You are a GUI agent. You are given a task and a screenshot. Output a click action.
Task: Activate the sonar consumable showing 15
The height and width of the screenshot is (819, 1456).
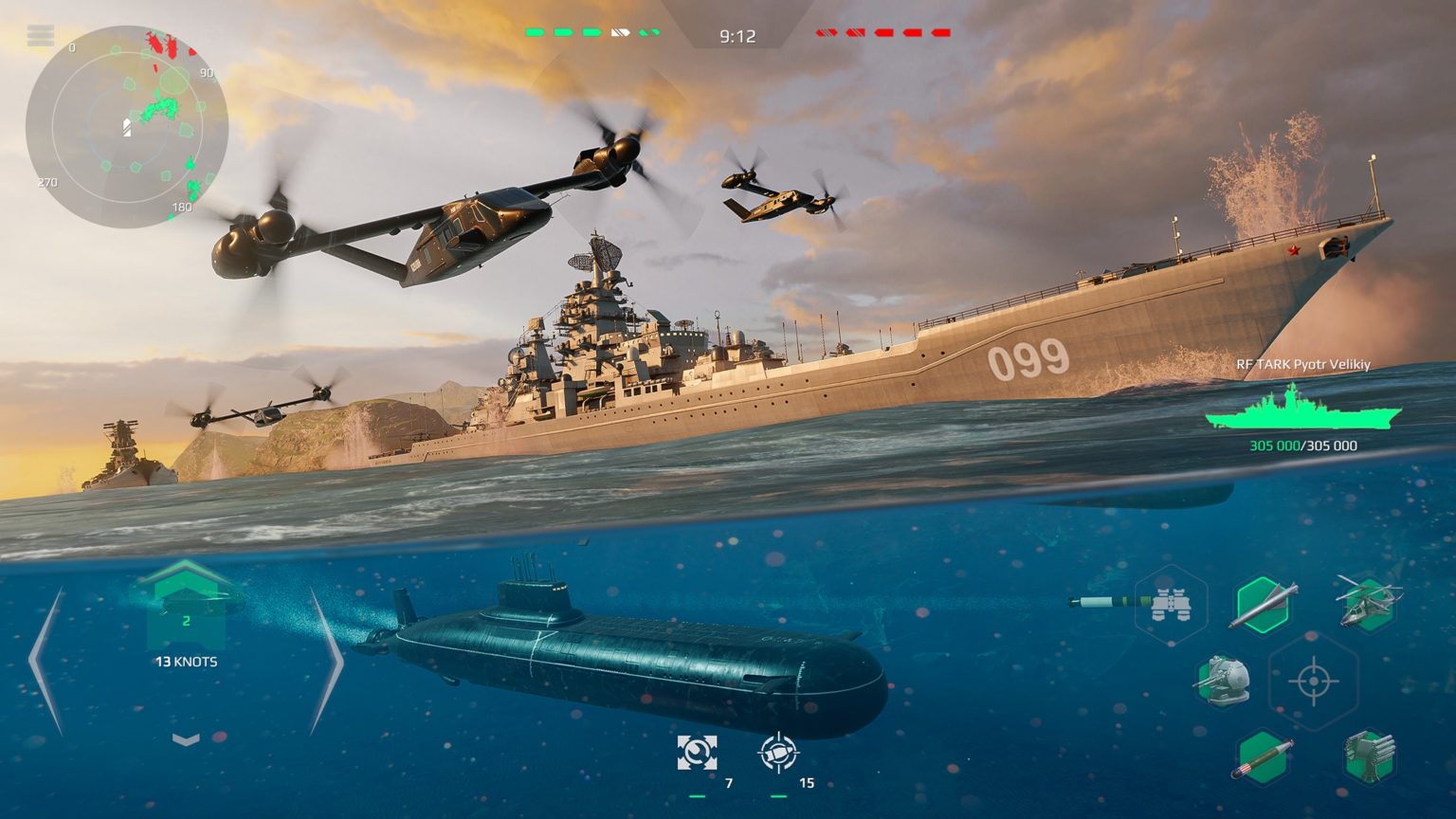tap(779, 754)
